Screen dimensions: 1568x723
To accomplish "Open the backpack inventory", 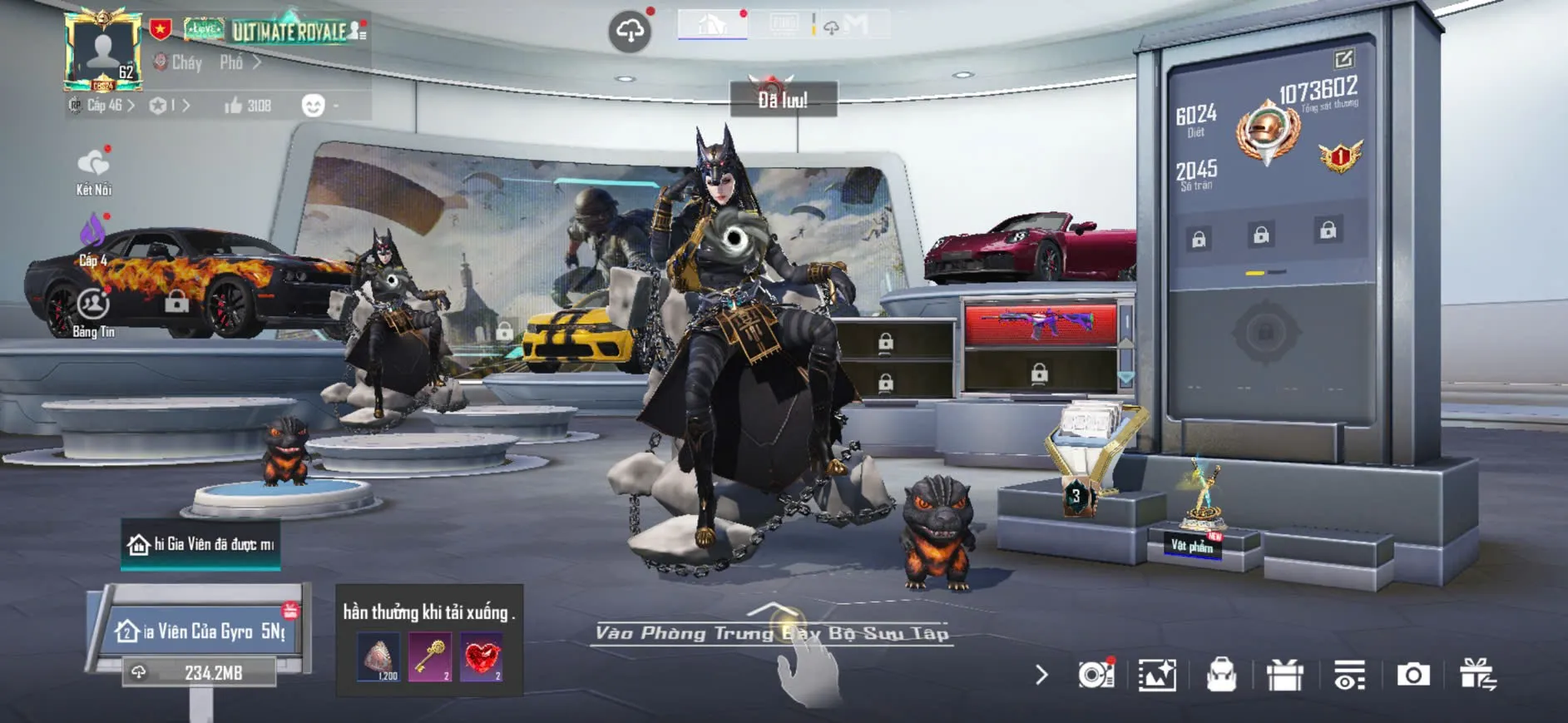I will 1221,675.
